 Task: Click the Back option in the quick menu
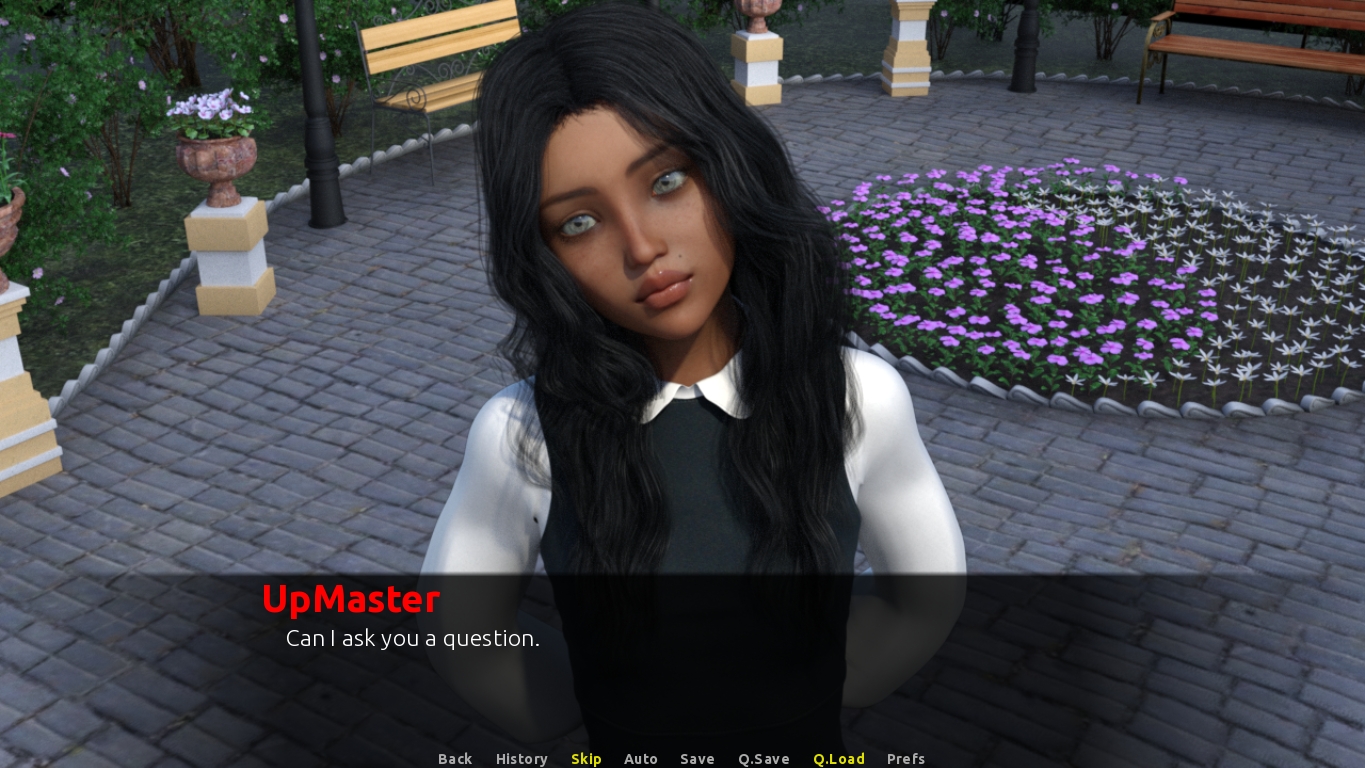tap(455, 759)
